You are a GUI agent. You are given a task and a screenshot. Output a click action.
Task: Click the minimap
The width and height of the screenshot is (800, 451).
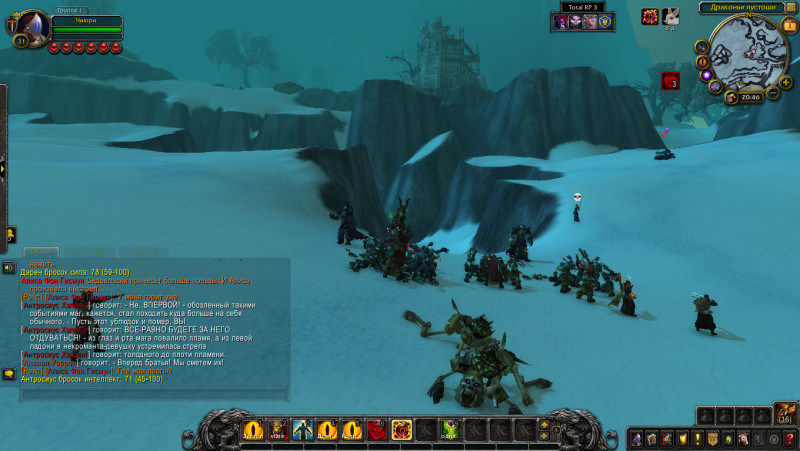click(749, 50)
